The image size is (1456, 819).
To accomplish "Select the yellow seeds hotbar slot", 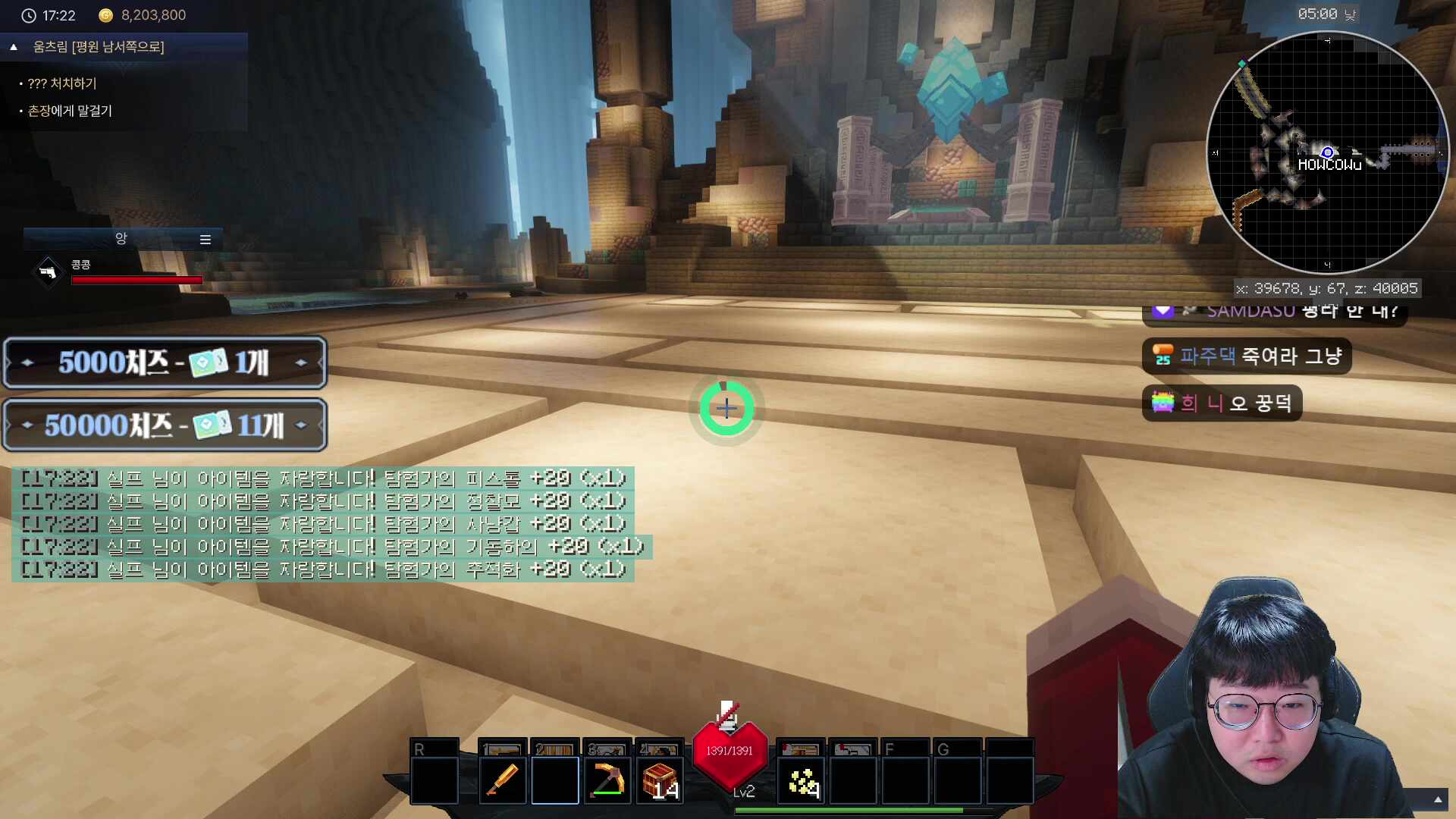I will [x=802, y=781].
